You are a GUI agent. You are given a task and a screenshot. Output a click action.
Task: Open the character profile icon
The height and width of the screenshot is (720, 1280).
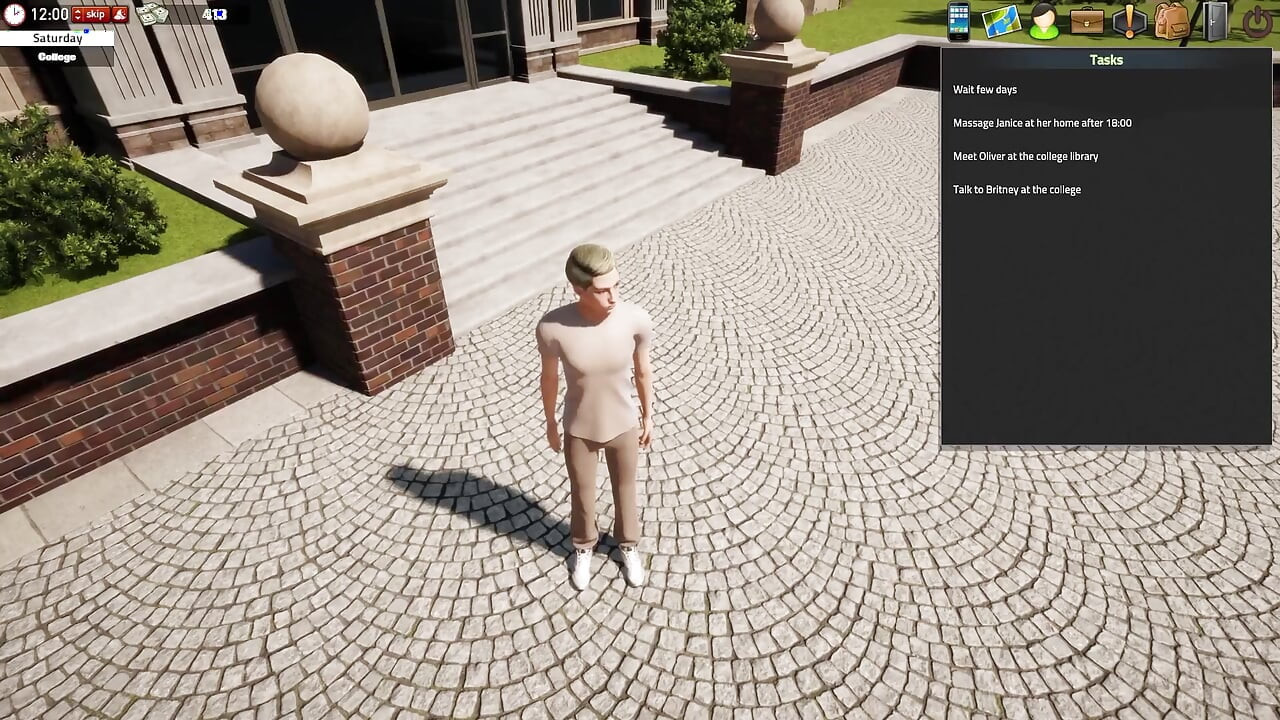point(1043,21)
